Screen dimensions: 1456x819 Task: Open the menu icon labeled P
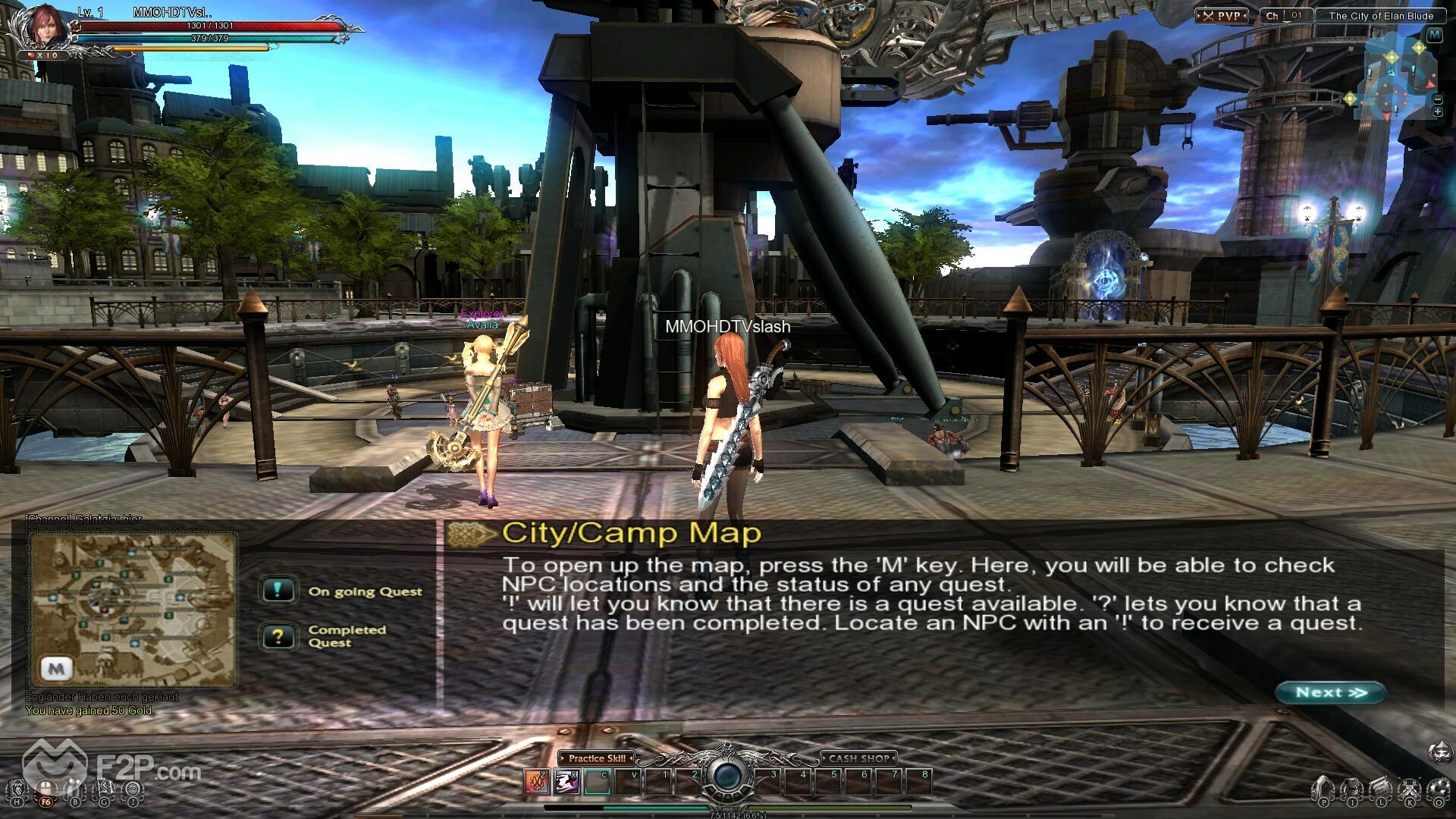point(1323,790)
